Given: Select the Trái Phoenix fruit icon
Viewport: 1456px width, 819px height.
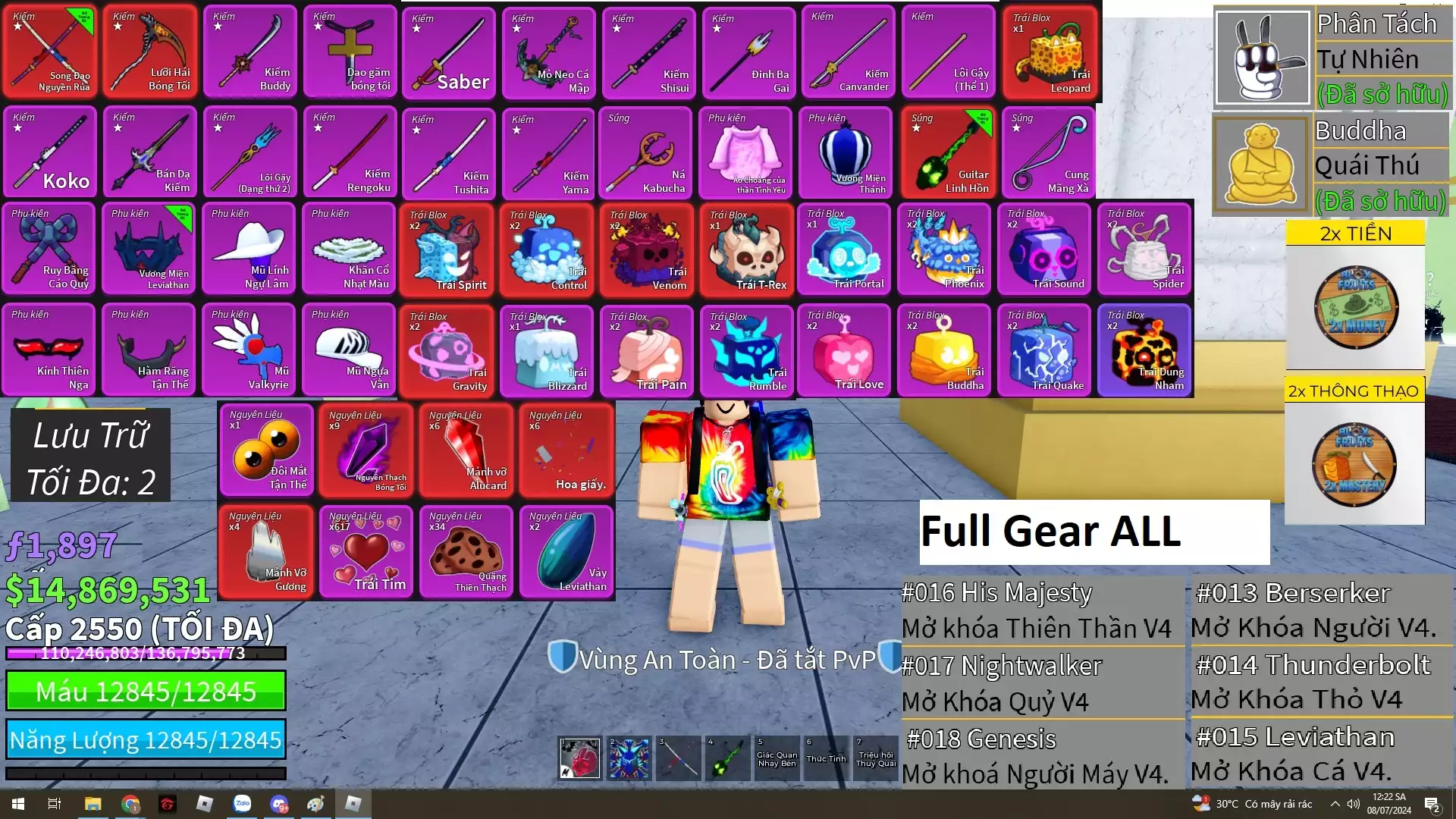Looking at the screenshot, I should tap(944, 249).
